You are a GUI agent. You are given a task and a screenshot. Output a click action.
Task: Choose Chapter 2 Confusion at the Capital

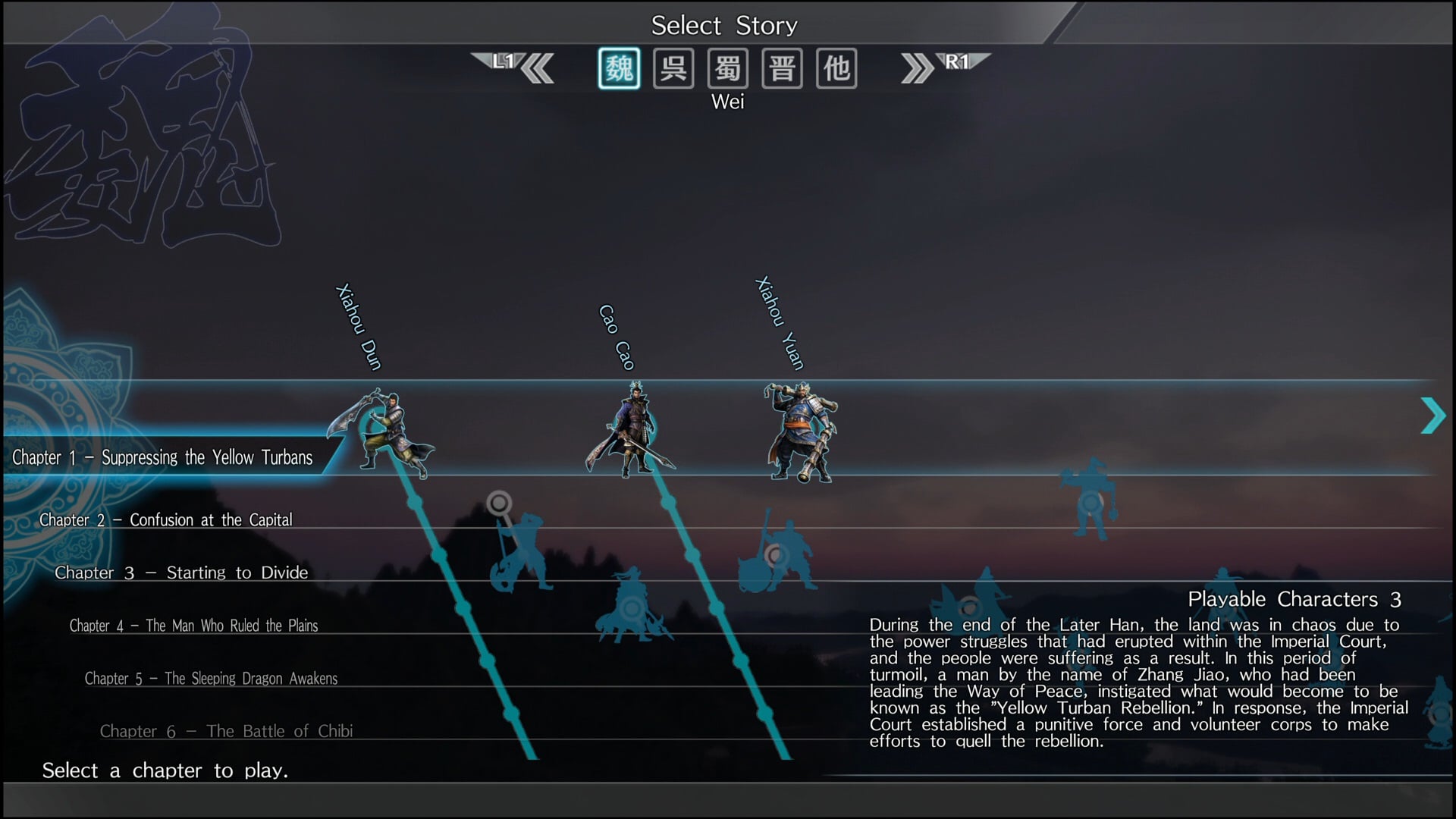[x=165, y=520]
